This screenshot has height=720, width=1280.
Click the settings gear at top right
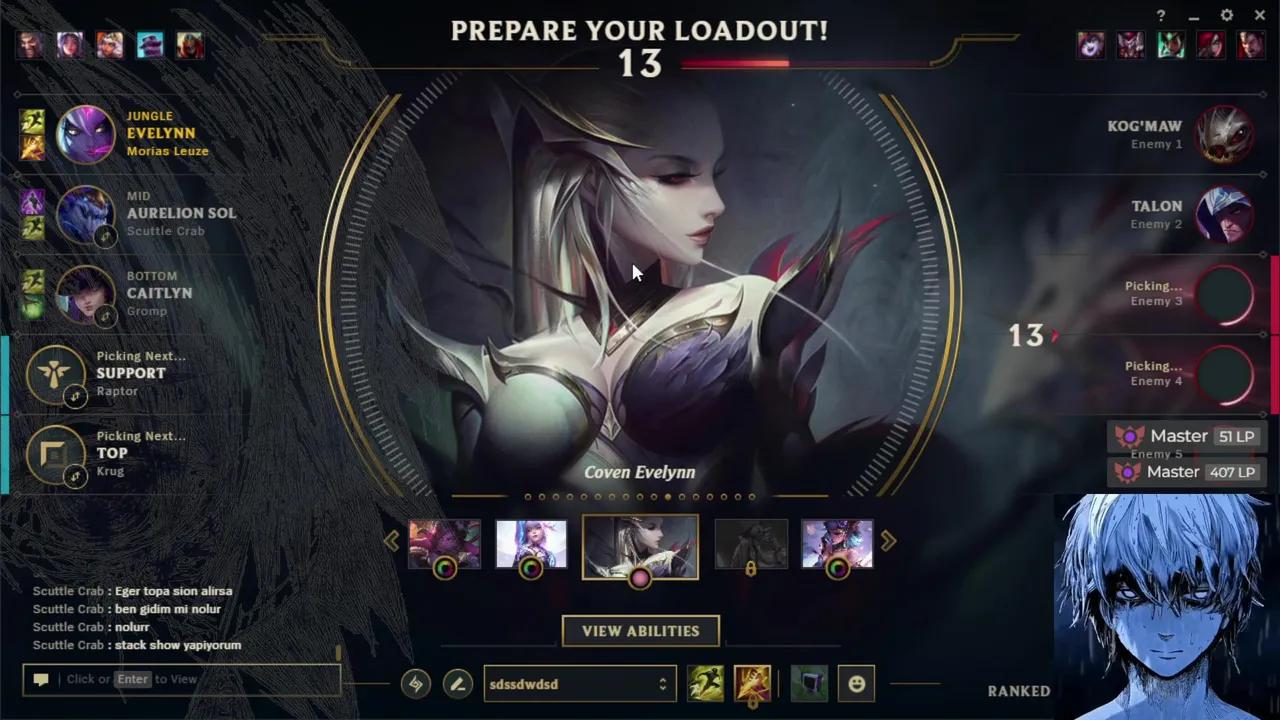point(1226,15)
